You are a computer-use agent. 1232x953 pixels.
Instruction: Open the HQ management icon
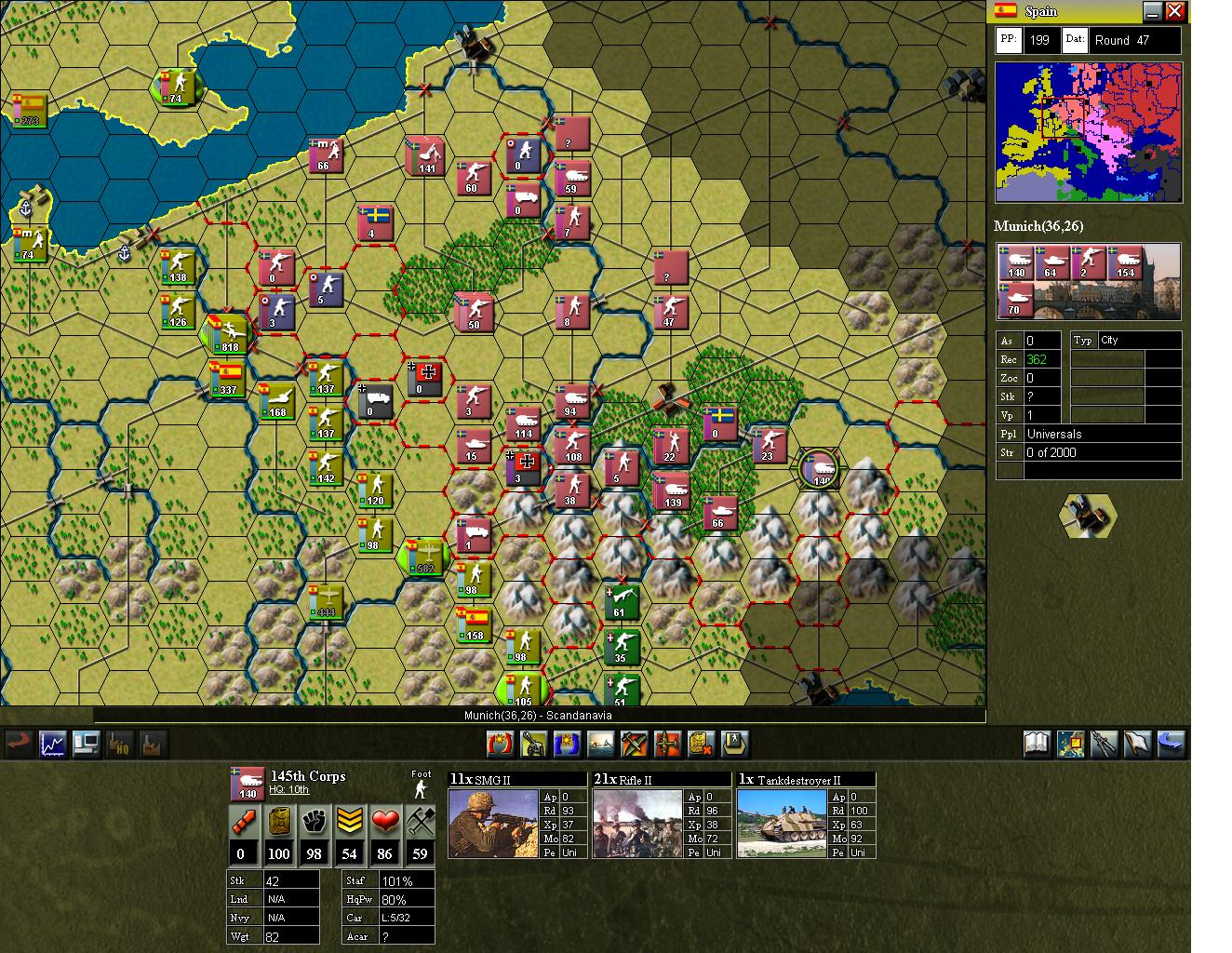(x=119, y=745)
